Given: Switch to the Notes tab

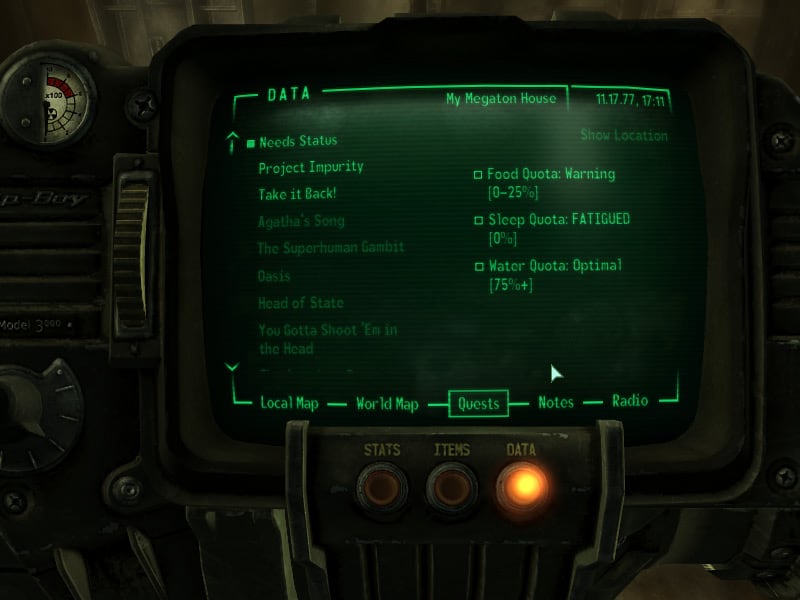Looking at the screenshot, I should click(x=556, y=402).
